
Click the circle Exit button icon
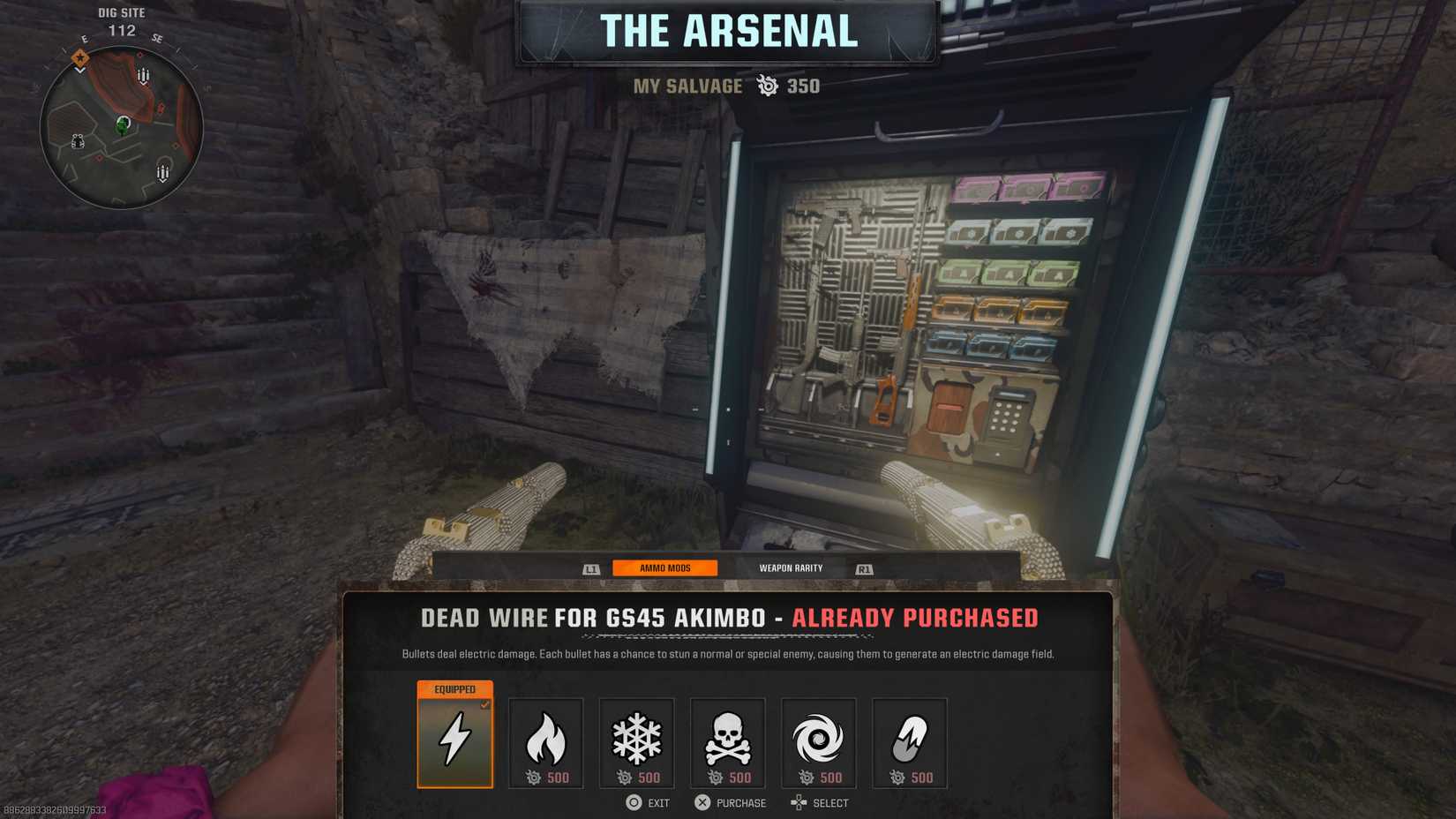(632, 803)
